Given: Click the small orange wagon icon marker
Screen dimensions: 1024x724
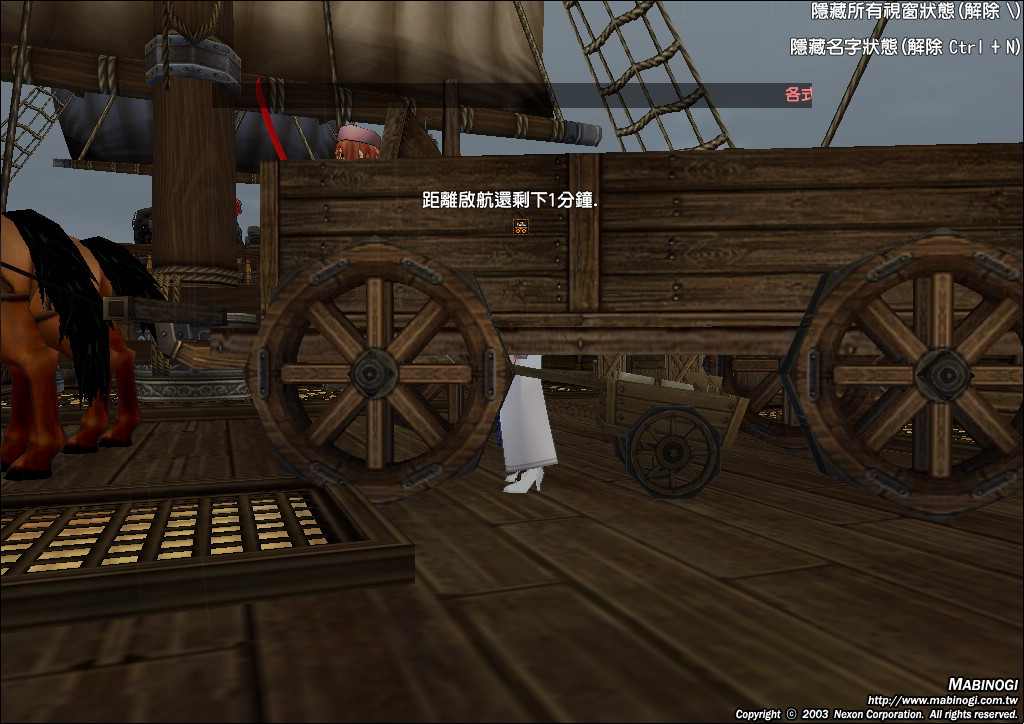Looking at the screenshot, I should 520,227.
